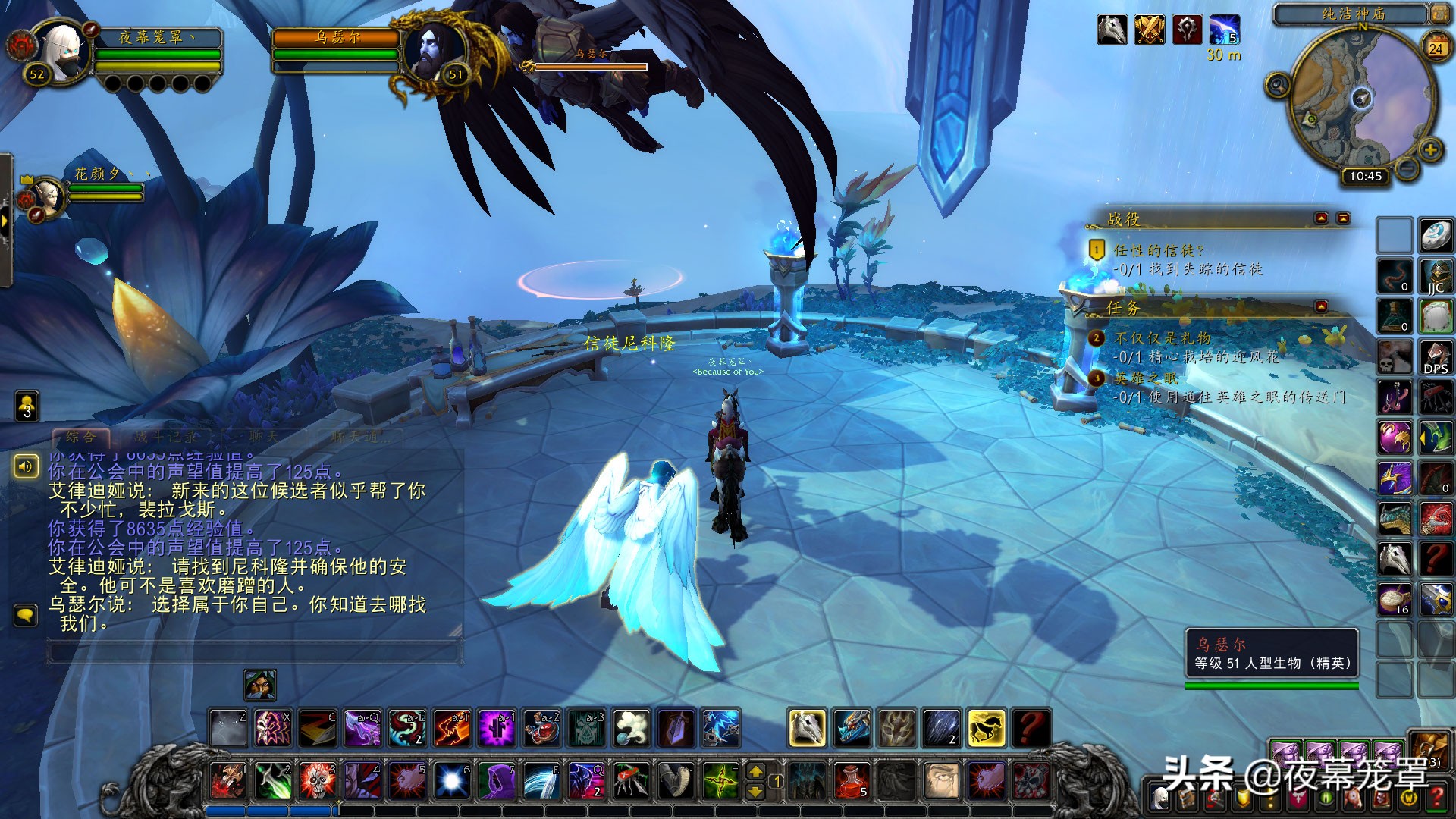Collapse the objective tracker with its red arrow
1456x819 pixels.
point(1343,218)
